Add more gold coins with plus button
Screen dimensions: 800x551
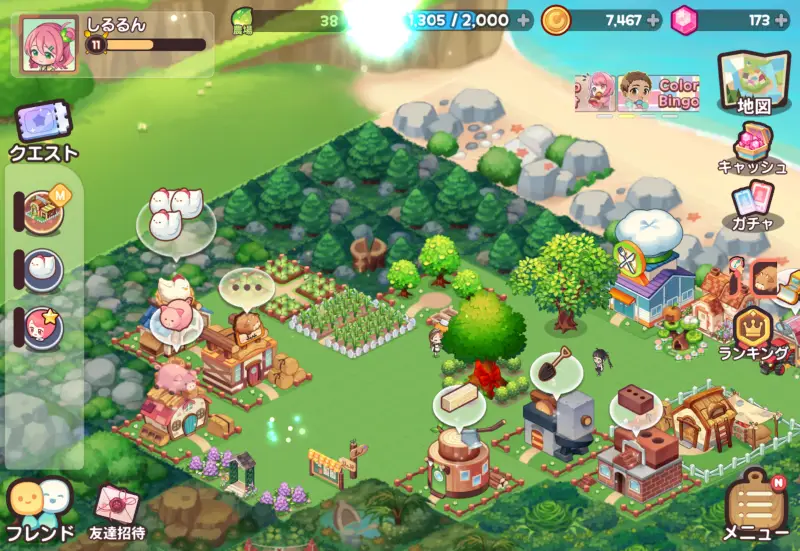pyautogui.click(x=654, y=19)
